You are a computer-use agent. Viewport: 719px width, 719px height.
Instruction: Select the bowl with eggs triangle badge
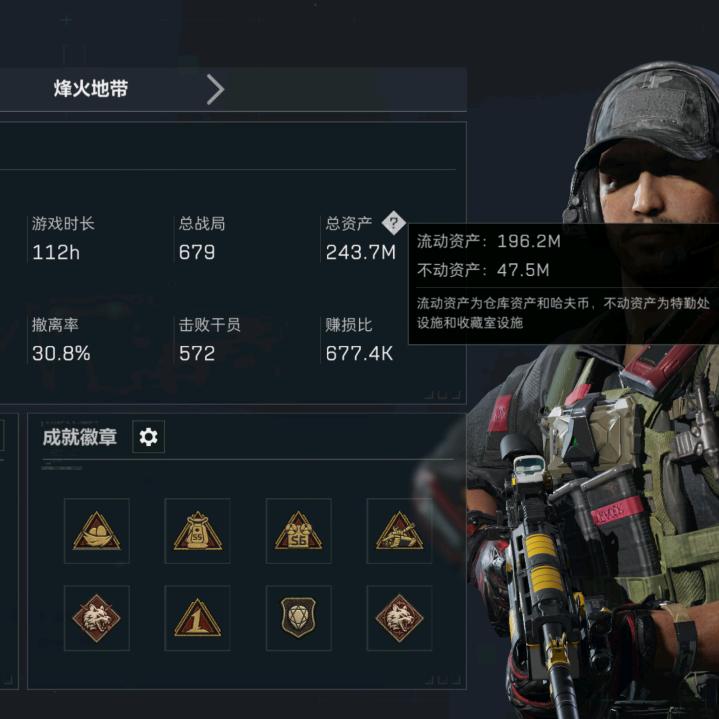point(97,531)
